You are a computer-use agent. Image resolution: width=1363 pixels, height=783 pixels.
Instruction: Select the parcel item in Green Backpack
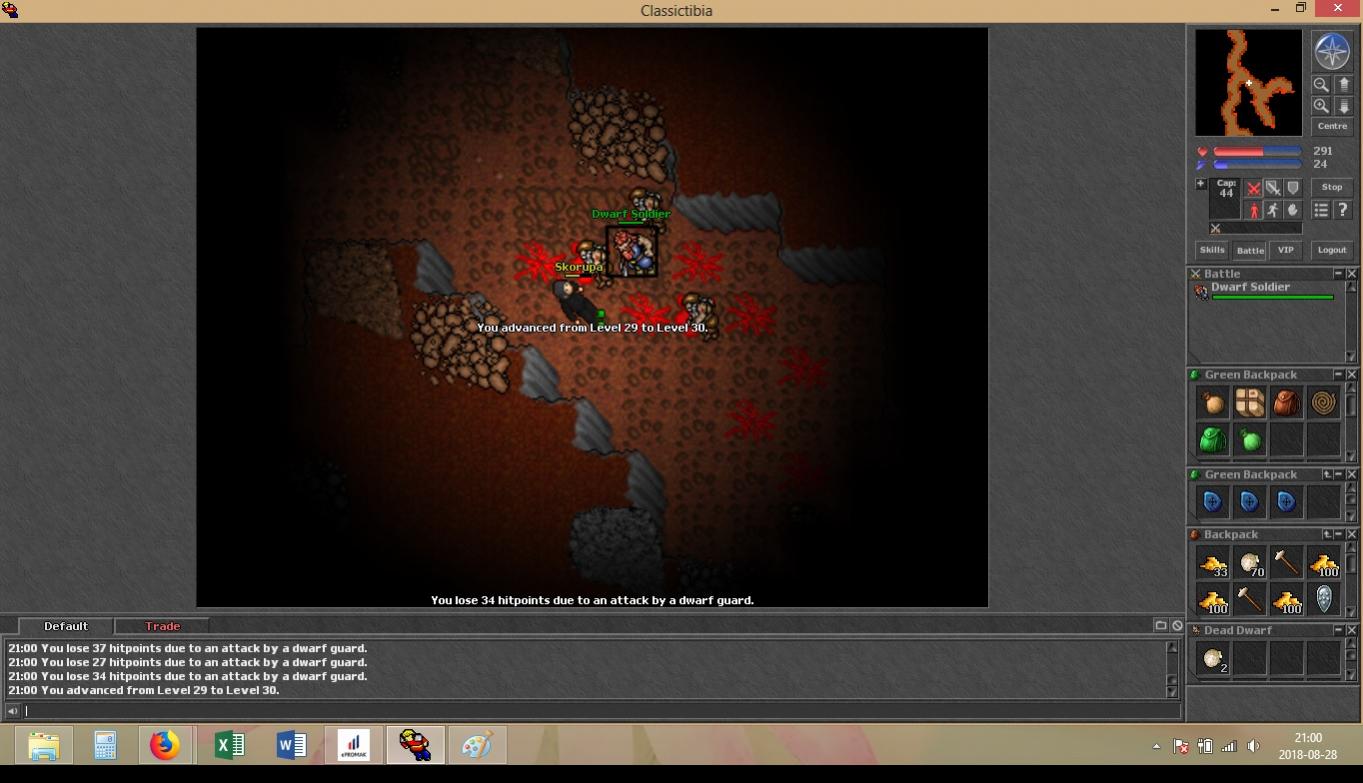[x=1250, y=402]
